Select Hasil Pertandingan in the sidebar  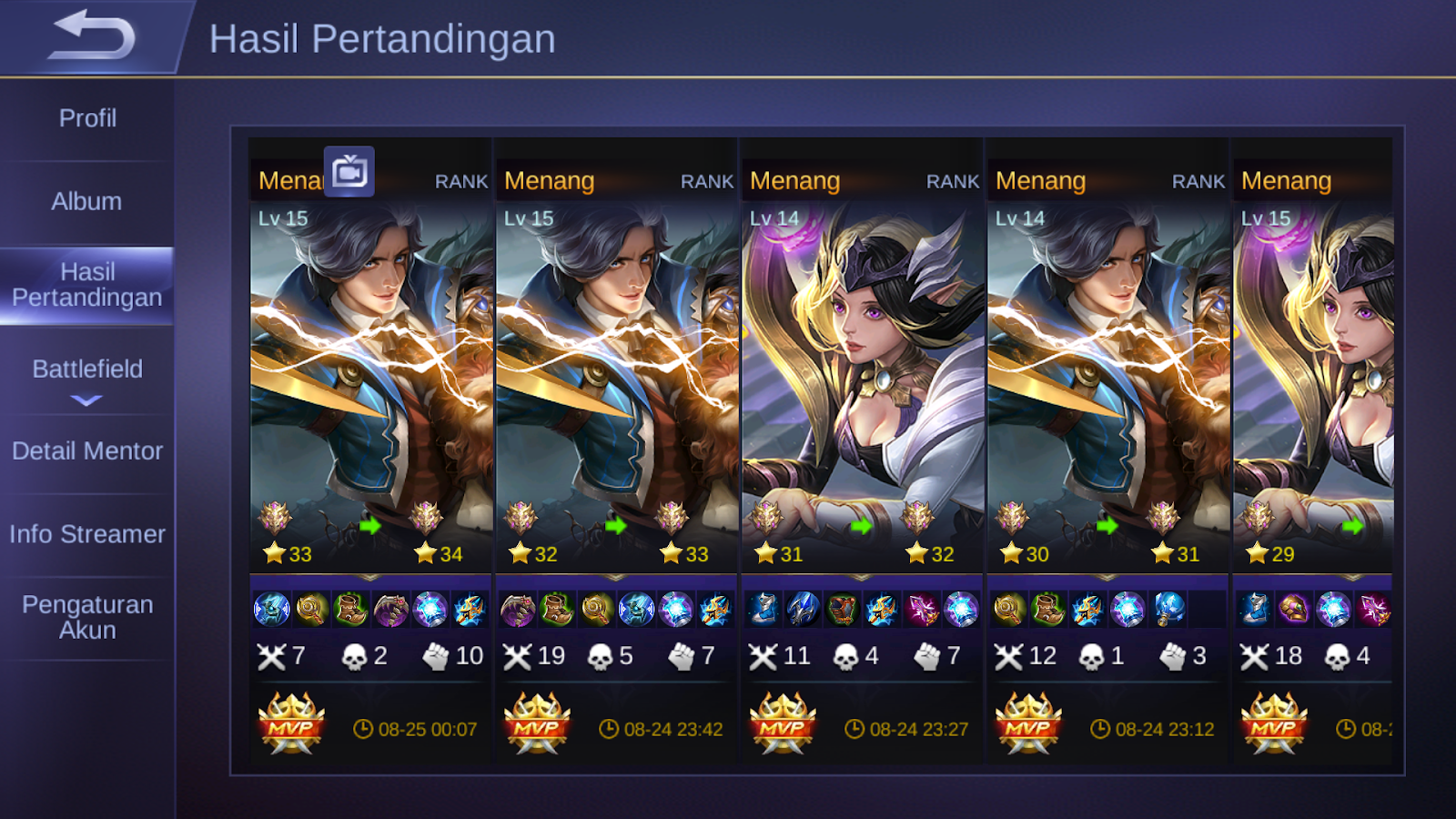click(x=87, y=284)
